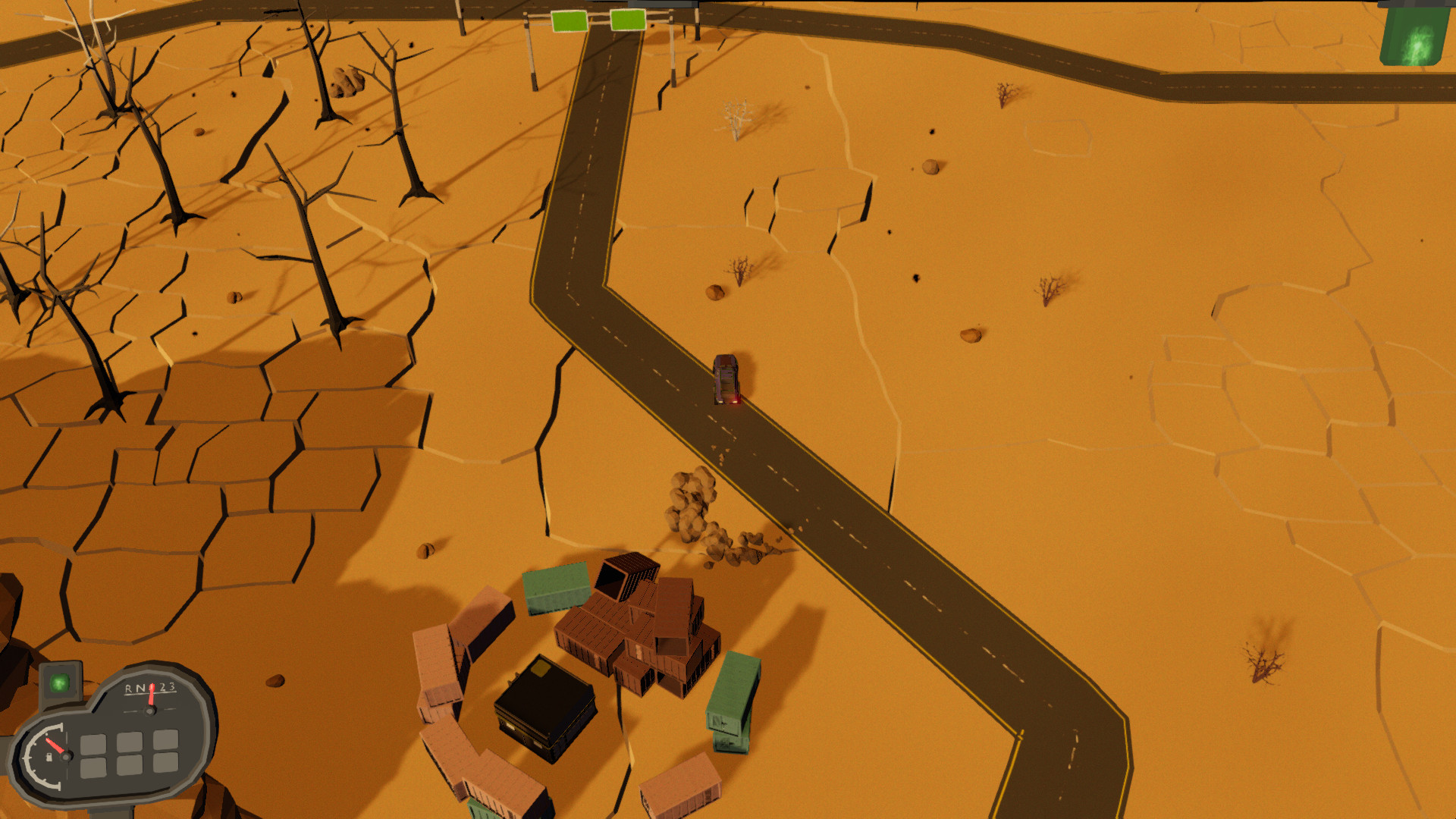Image resolution: width=1456 pixels, height=819 pixels.
Task: Click the bottom-left item slot on the dashboard
Action: pyautogui.click(x=93, y=768)
